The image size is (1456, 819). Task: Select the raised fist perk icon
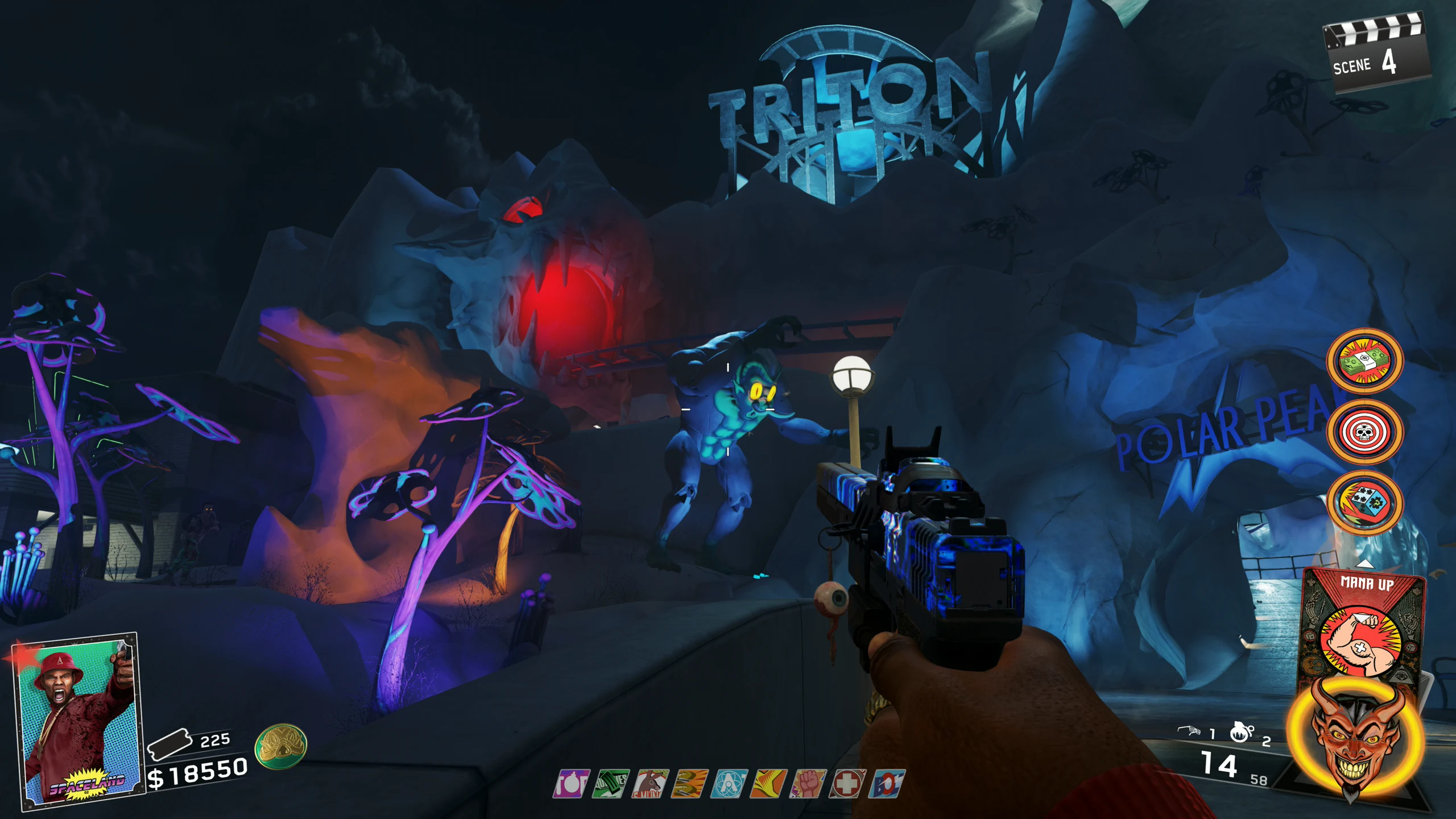tap(808, 784)
